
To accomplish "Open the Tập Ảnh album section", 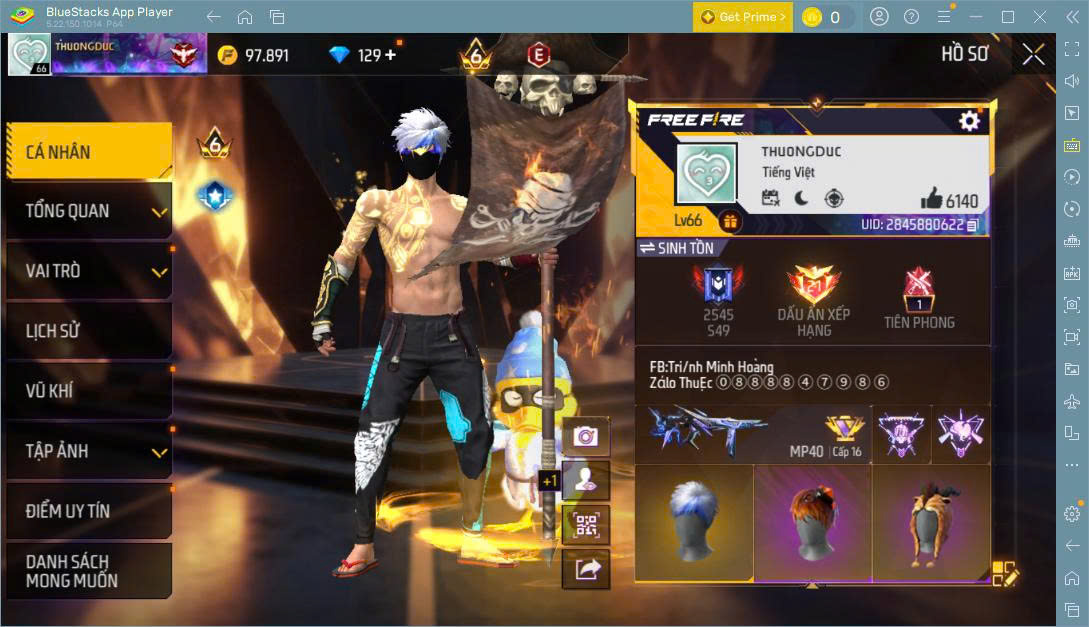I will (x=88, y=451).
